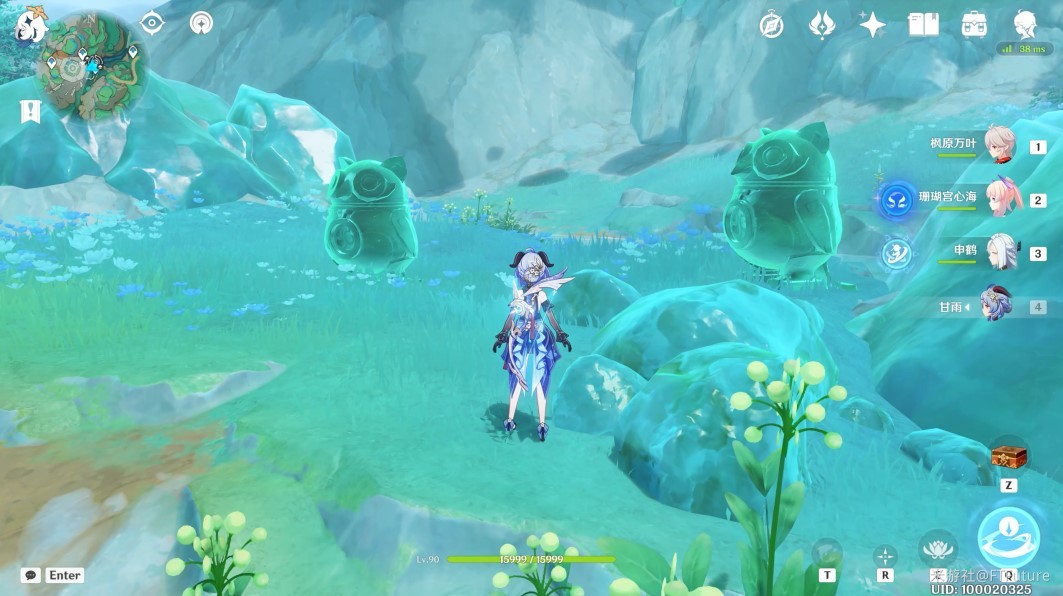Open the four-pointed star wish icon
1063x596 pixels.
click(x=872, y=25)
